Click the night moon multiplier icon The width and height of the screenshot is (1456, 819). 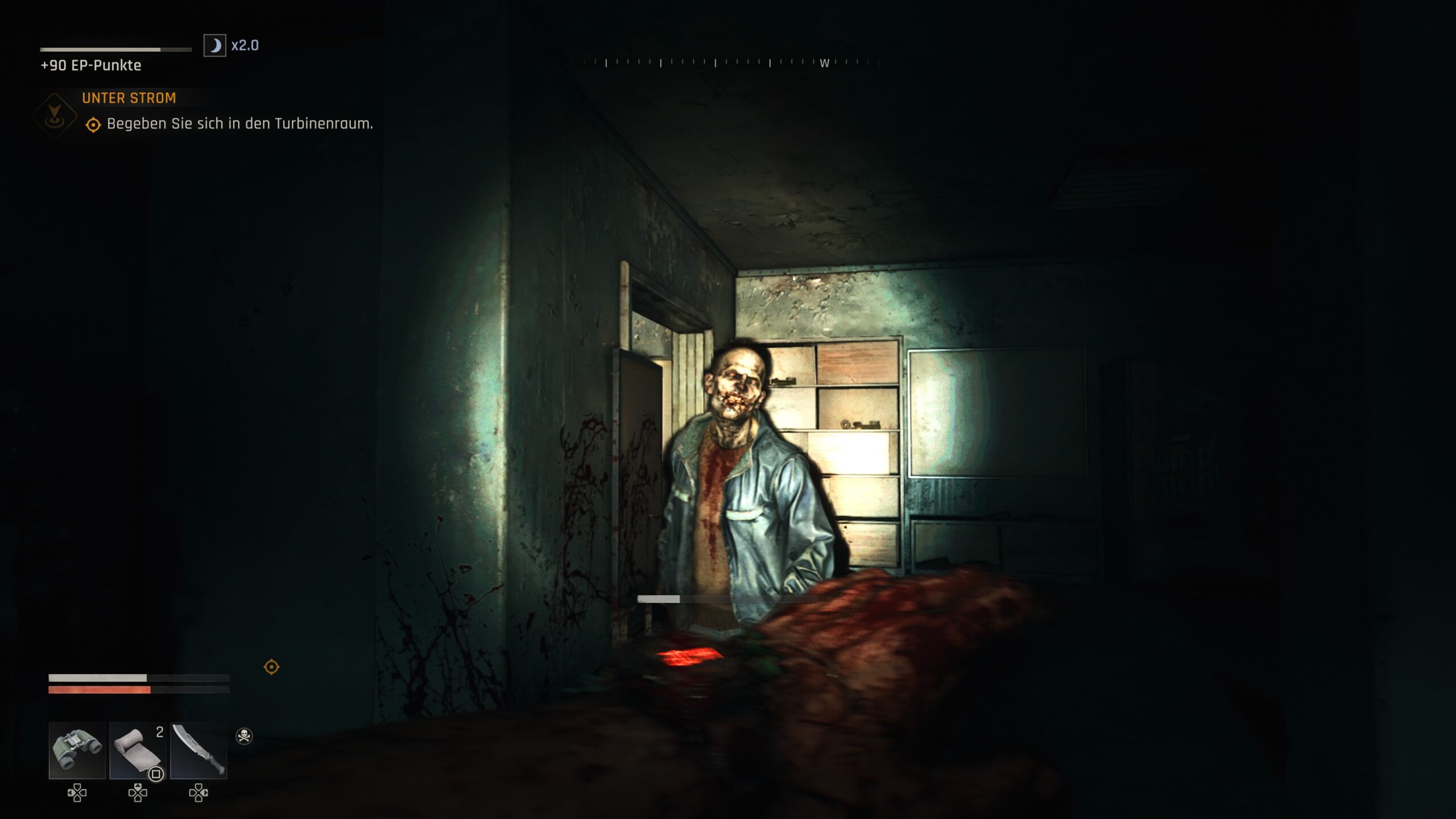coord(215,45)
